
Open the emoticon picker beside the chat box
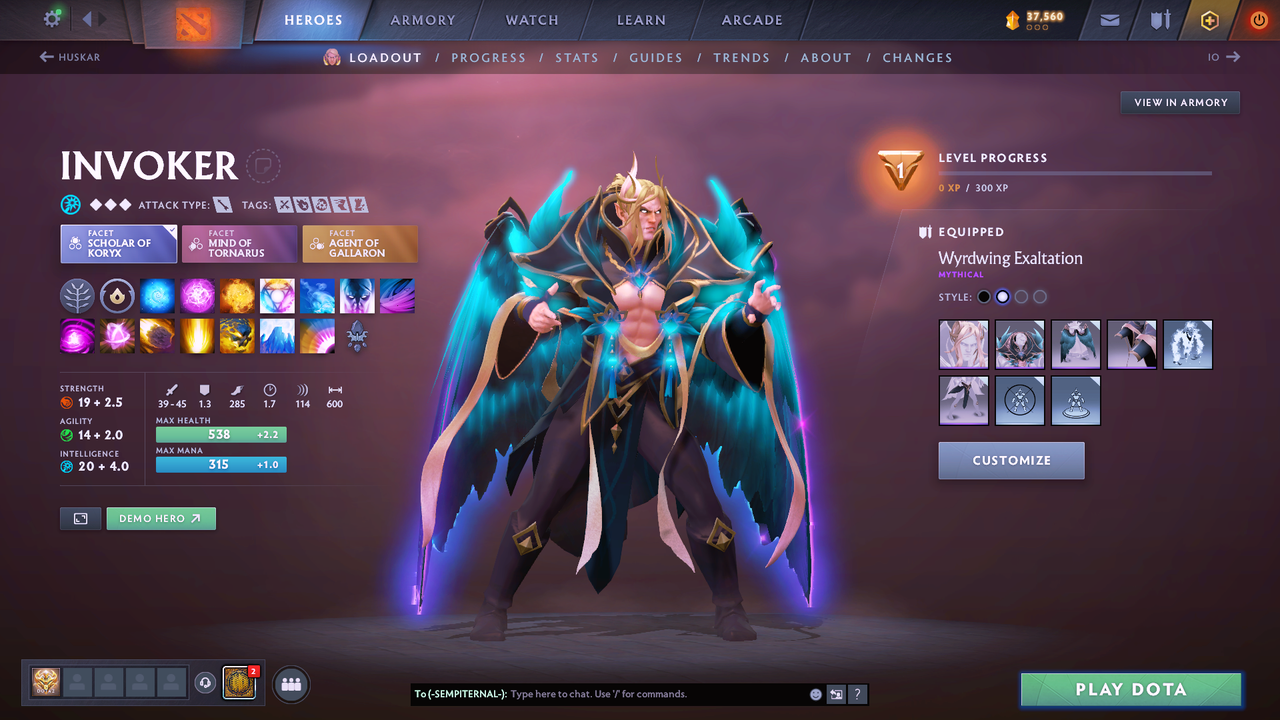coord(815,693)
